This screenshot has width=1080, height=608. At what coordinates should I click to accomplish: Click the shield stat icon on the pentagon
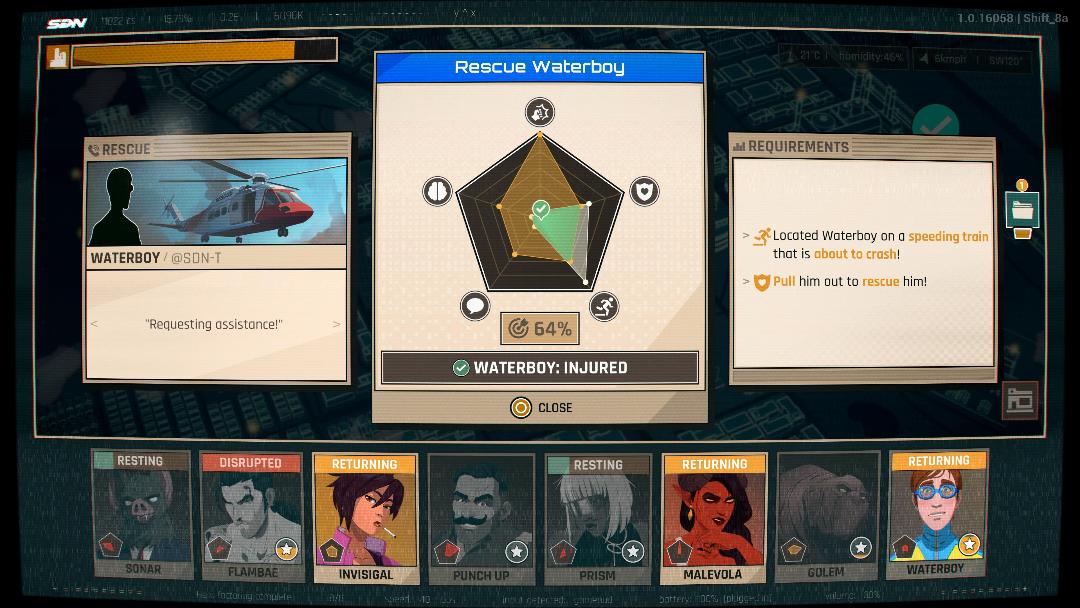tap(645, 191)
